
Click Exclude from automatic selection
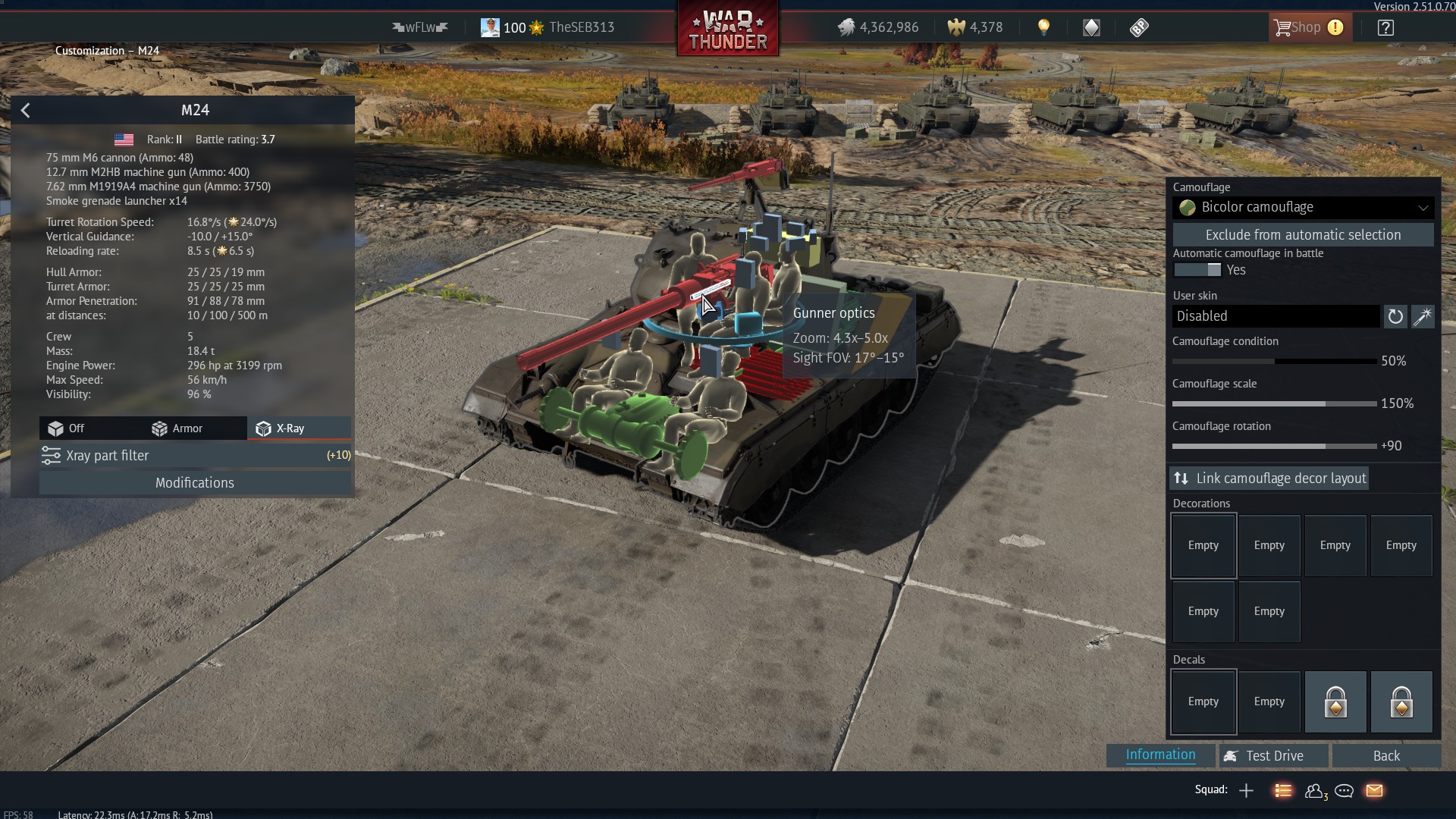tap(1303, 235)
